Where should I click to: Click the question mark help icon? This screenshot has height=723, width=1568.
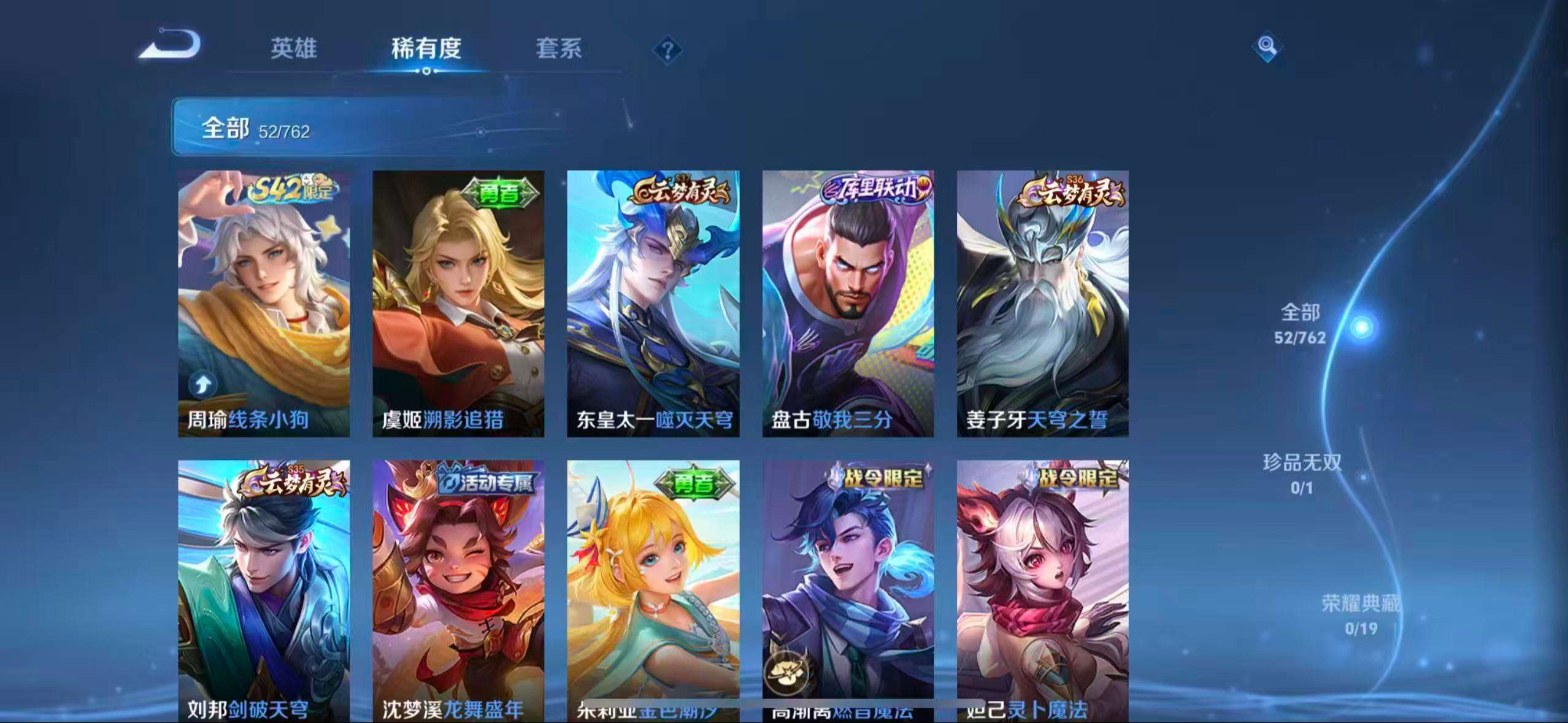[669, 49]
